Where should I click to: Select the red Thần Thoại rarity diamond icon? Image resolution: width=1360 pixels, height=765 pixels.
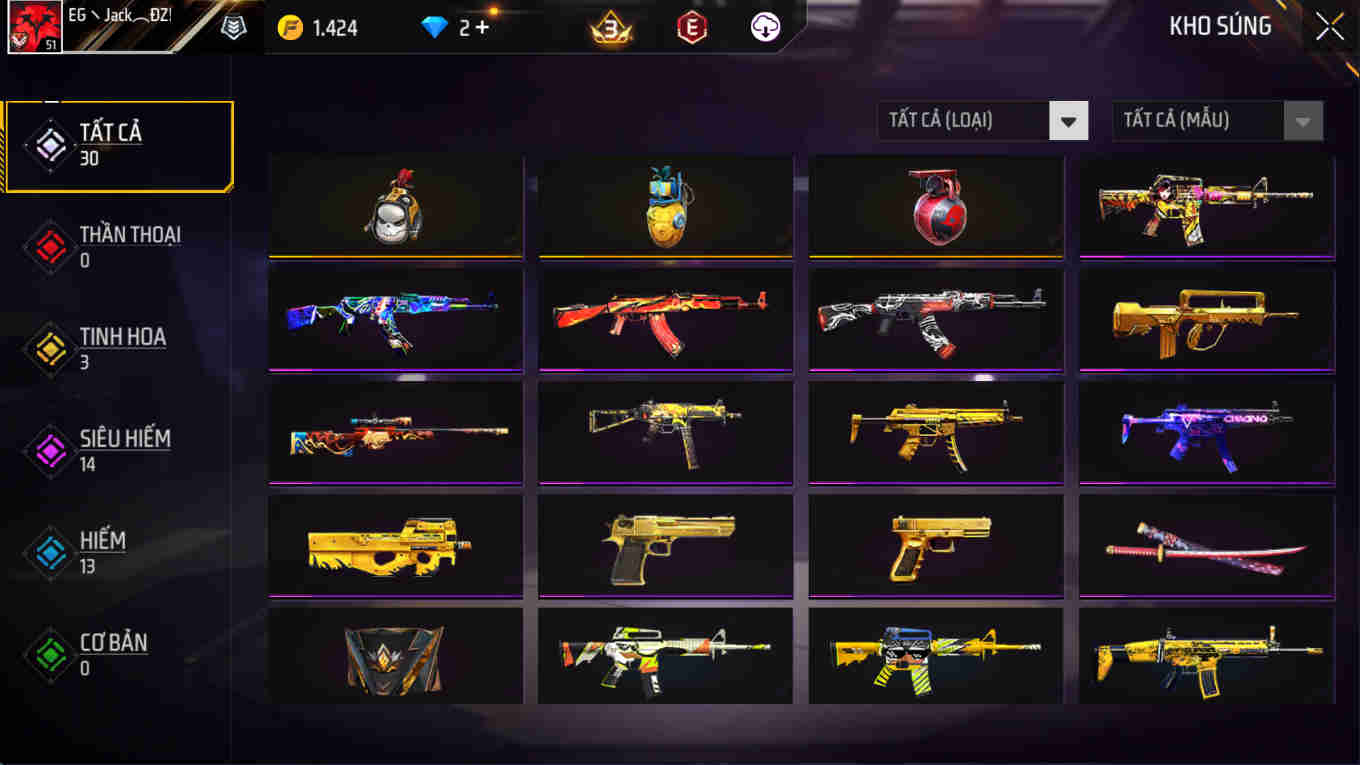[x=48, y=246]
